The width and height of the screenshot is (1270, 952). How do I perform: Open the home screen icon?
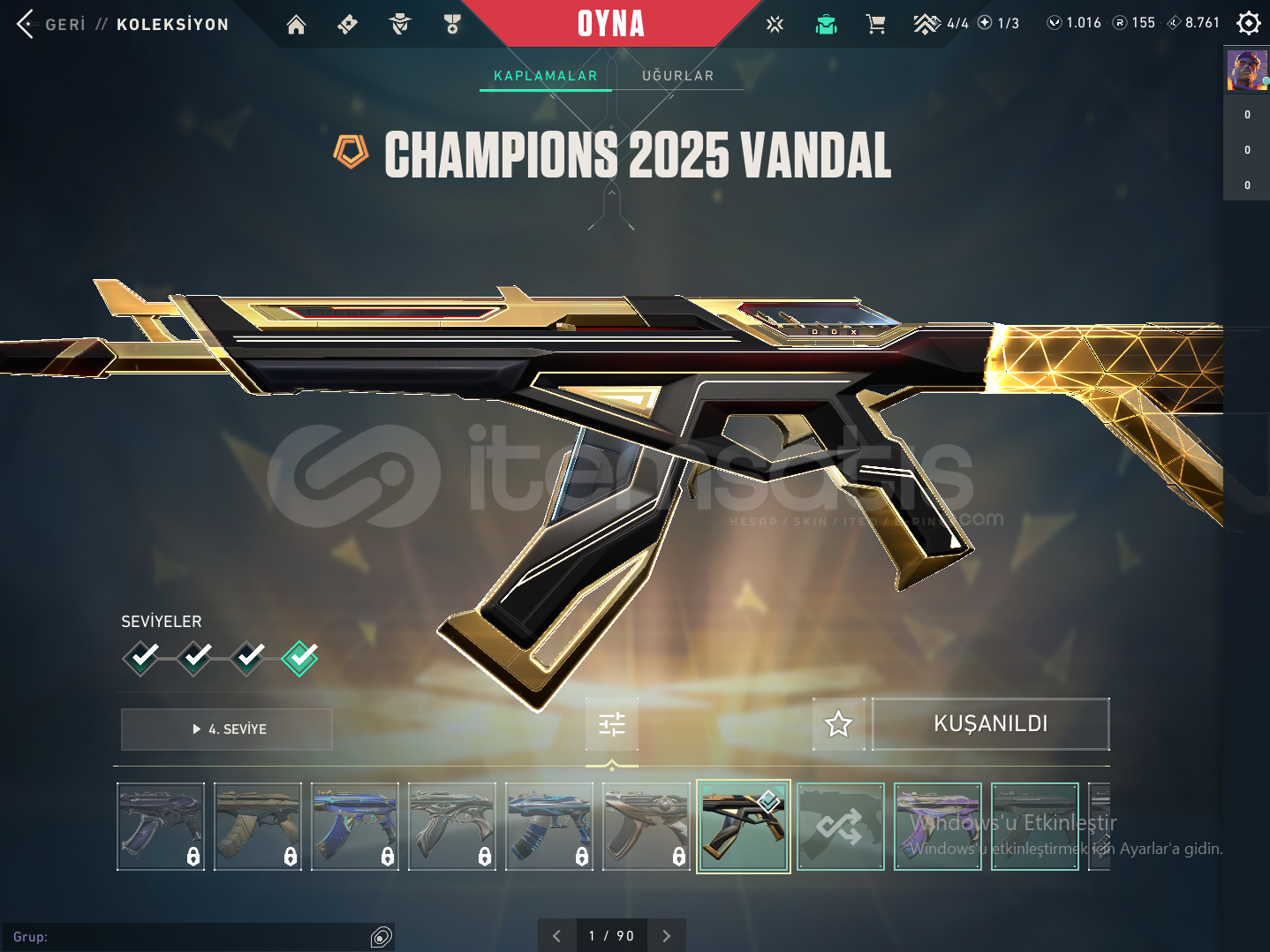click(x=296, y=24)
